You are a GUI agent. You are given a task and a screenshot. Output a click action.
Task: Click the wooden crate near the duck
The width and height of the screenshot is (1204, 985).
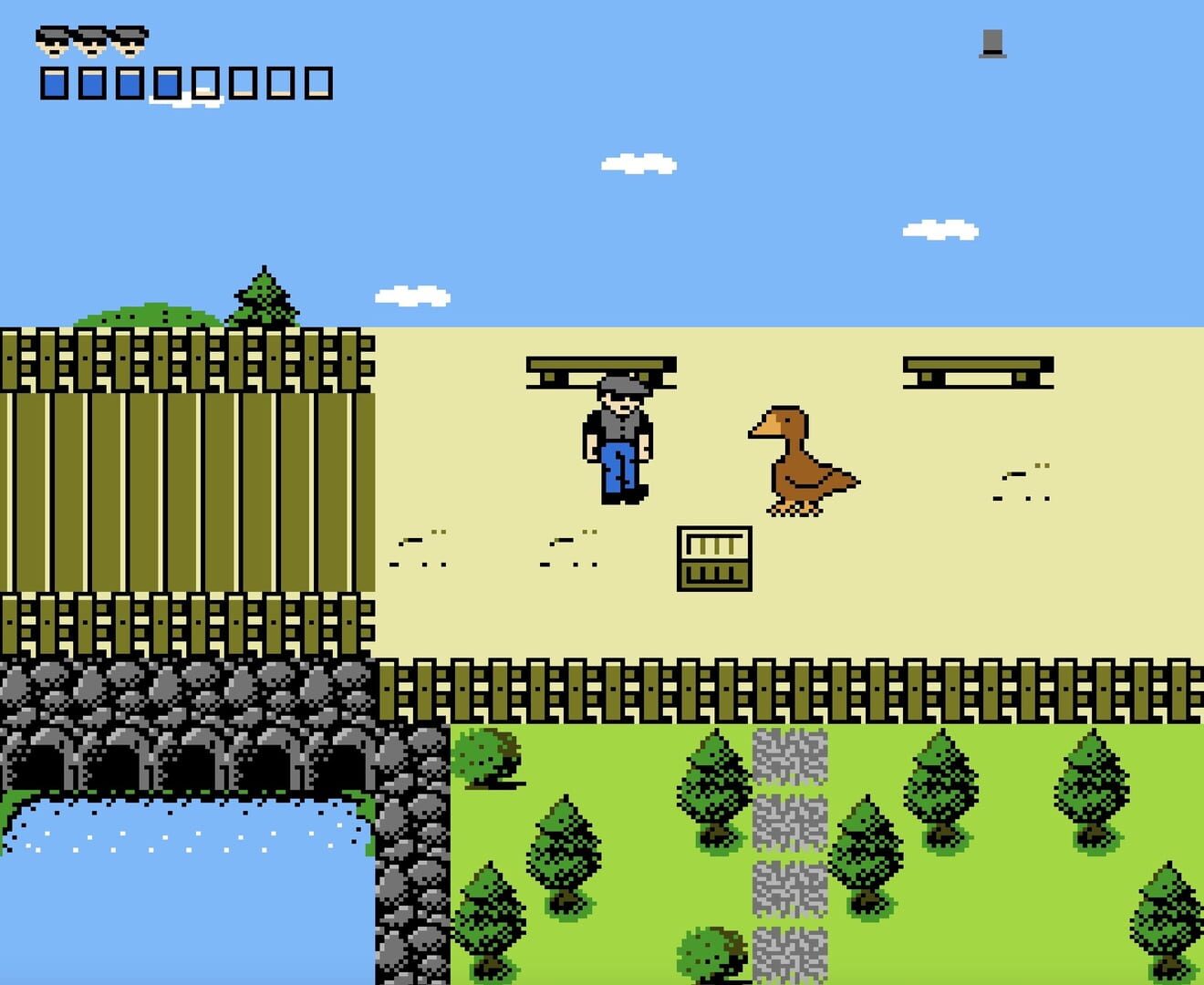(713, 558)
